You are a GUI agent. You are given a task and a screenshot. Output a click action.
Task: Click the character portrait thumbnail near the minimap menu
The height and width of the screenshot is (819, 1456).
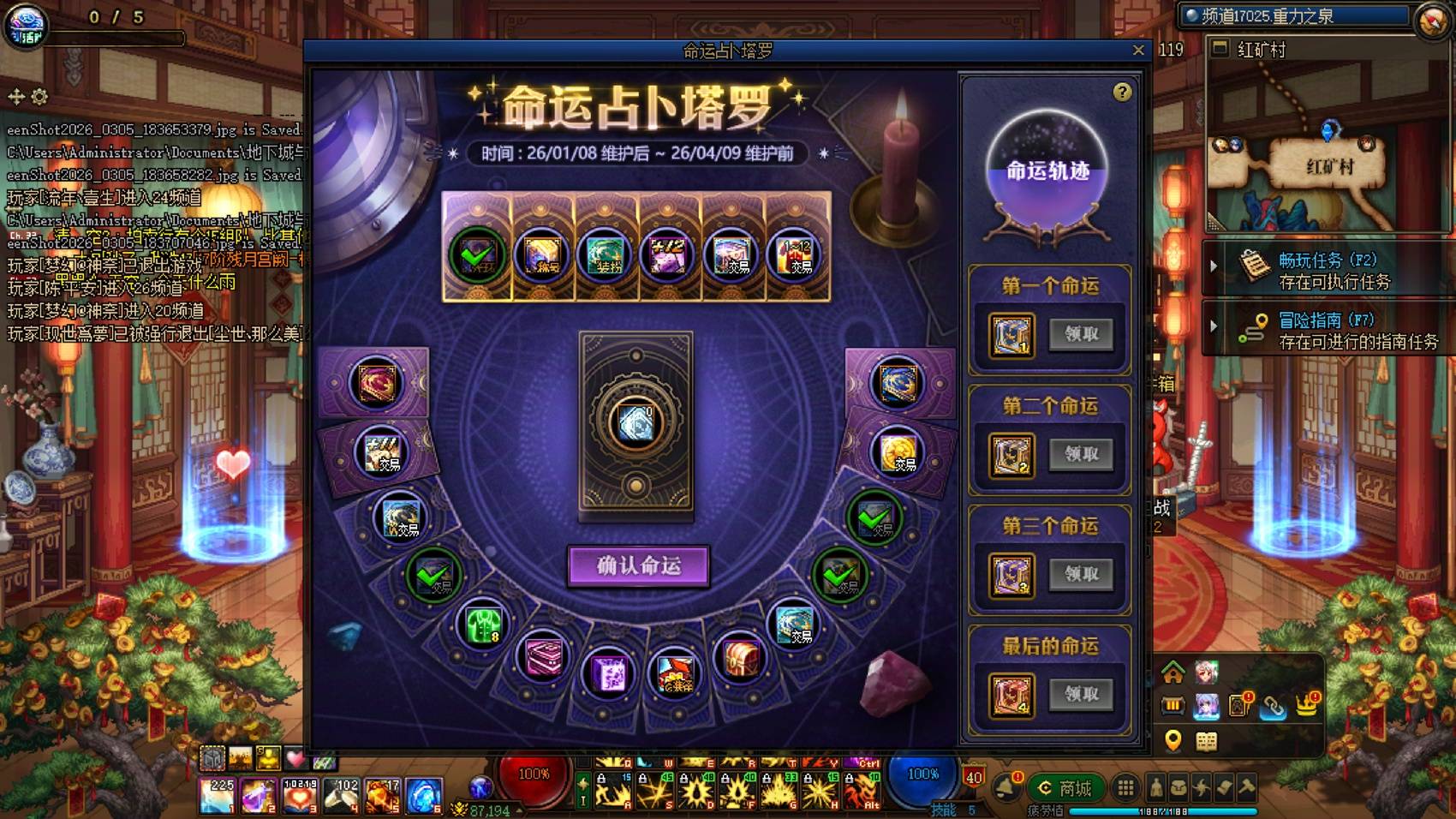[1206, 673]
